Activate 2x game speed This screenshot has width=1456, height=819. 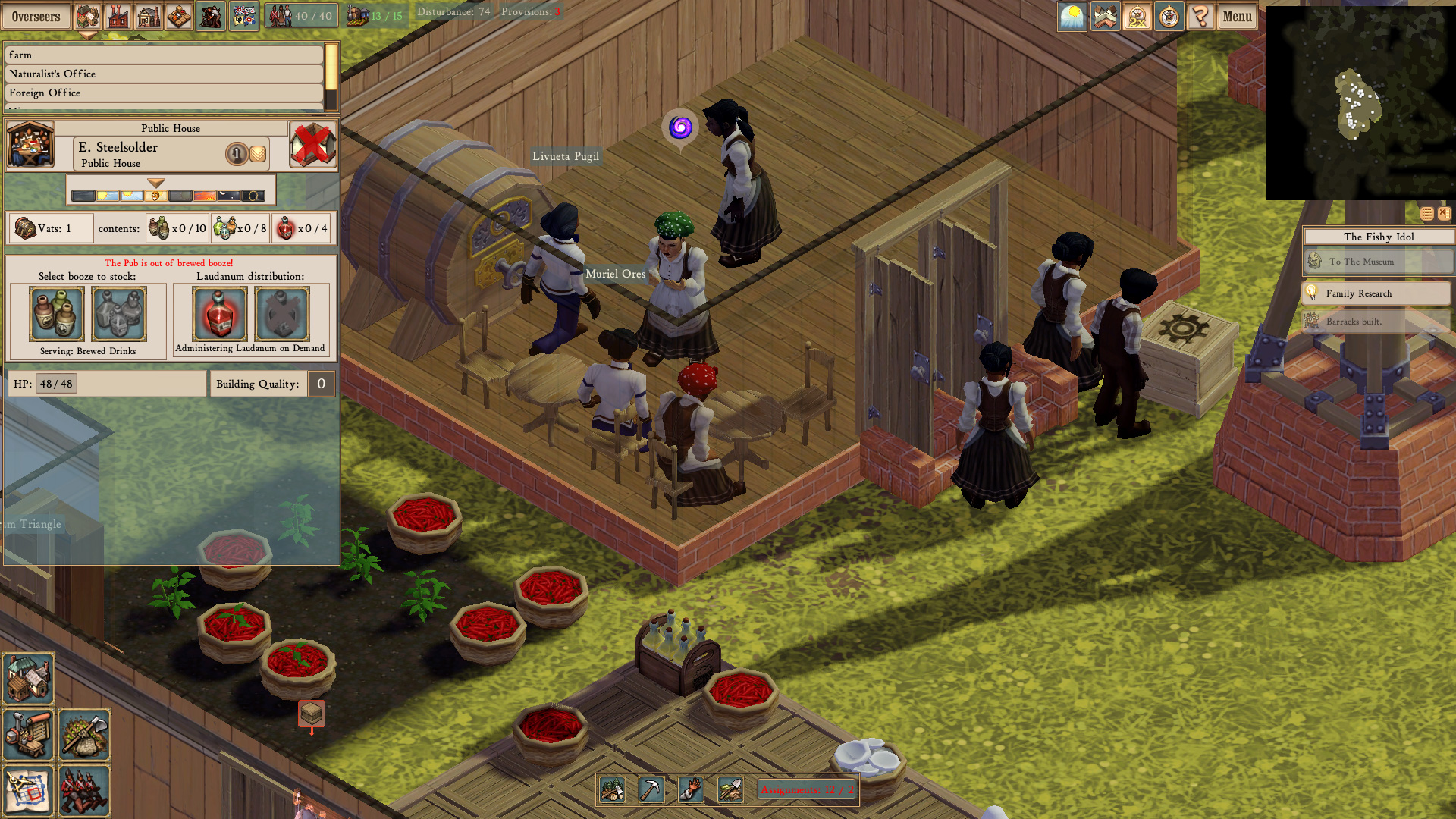1136,16
